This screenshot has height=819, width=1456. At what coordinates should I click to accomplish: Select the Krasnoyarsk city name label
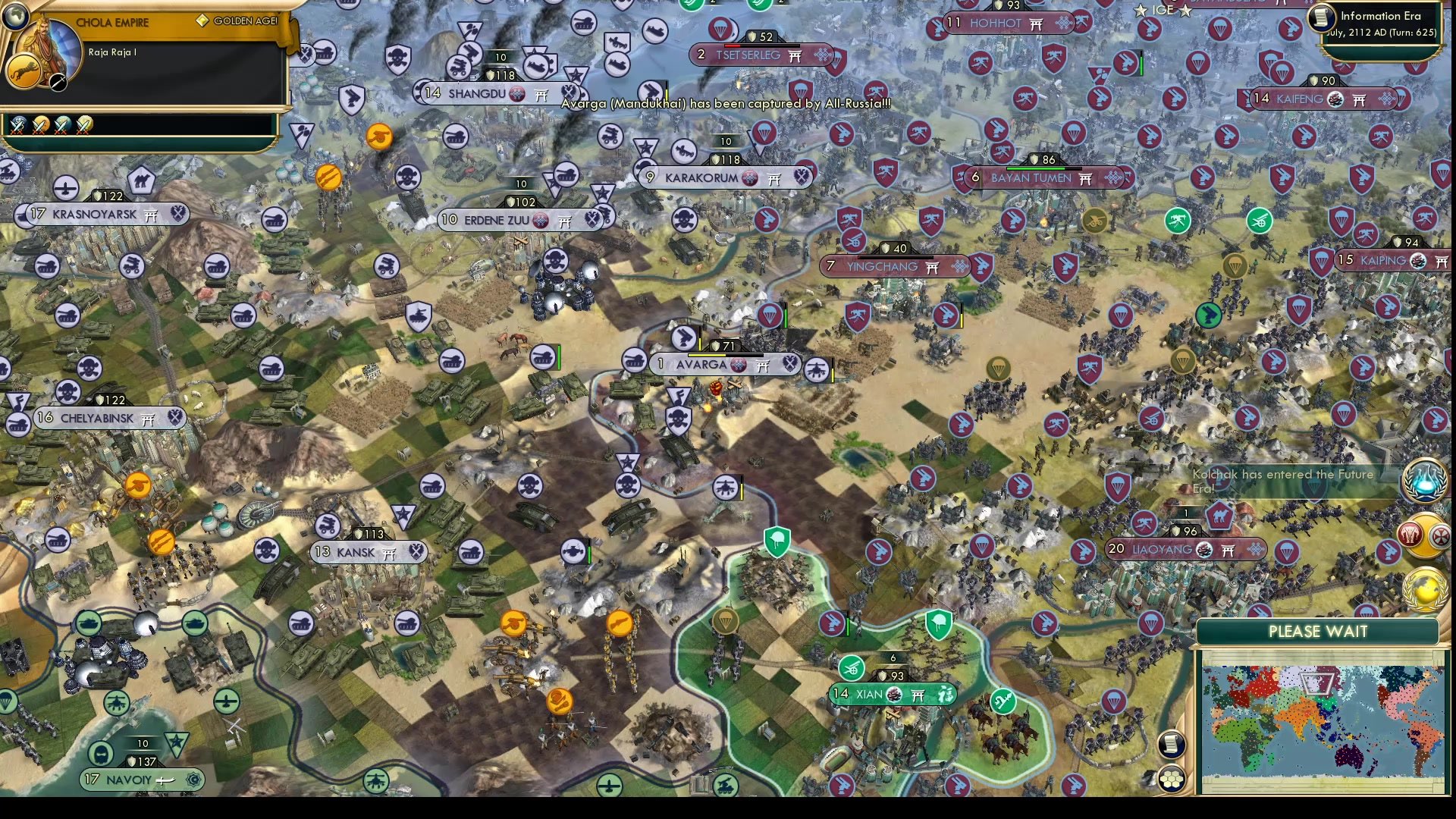pos(95,215)
